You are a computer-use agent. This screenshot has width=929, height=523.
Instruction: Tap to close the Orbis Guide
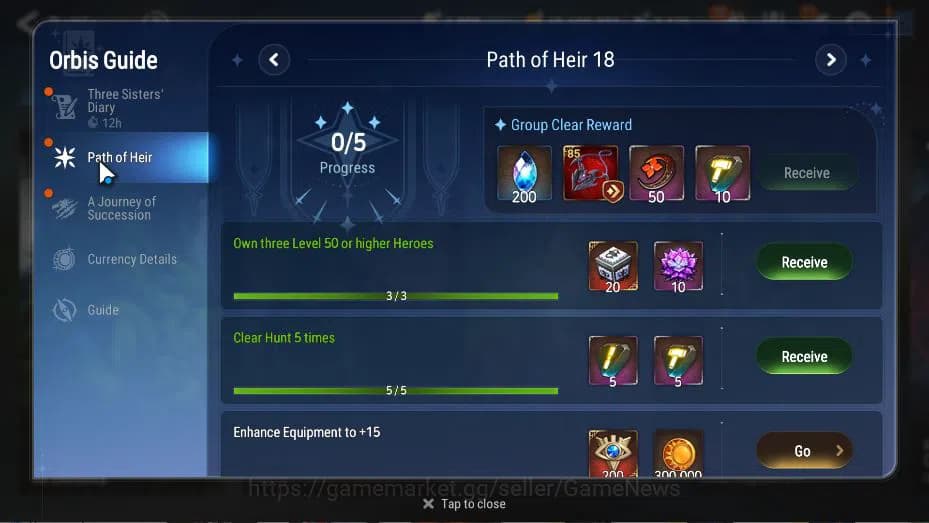[x=464, y=504]
